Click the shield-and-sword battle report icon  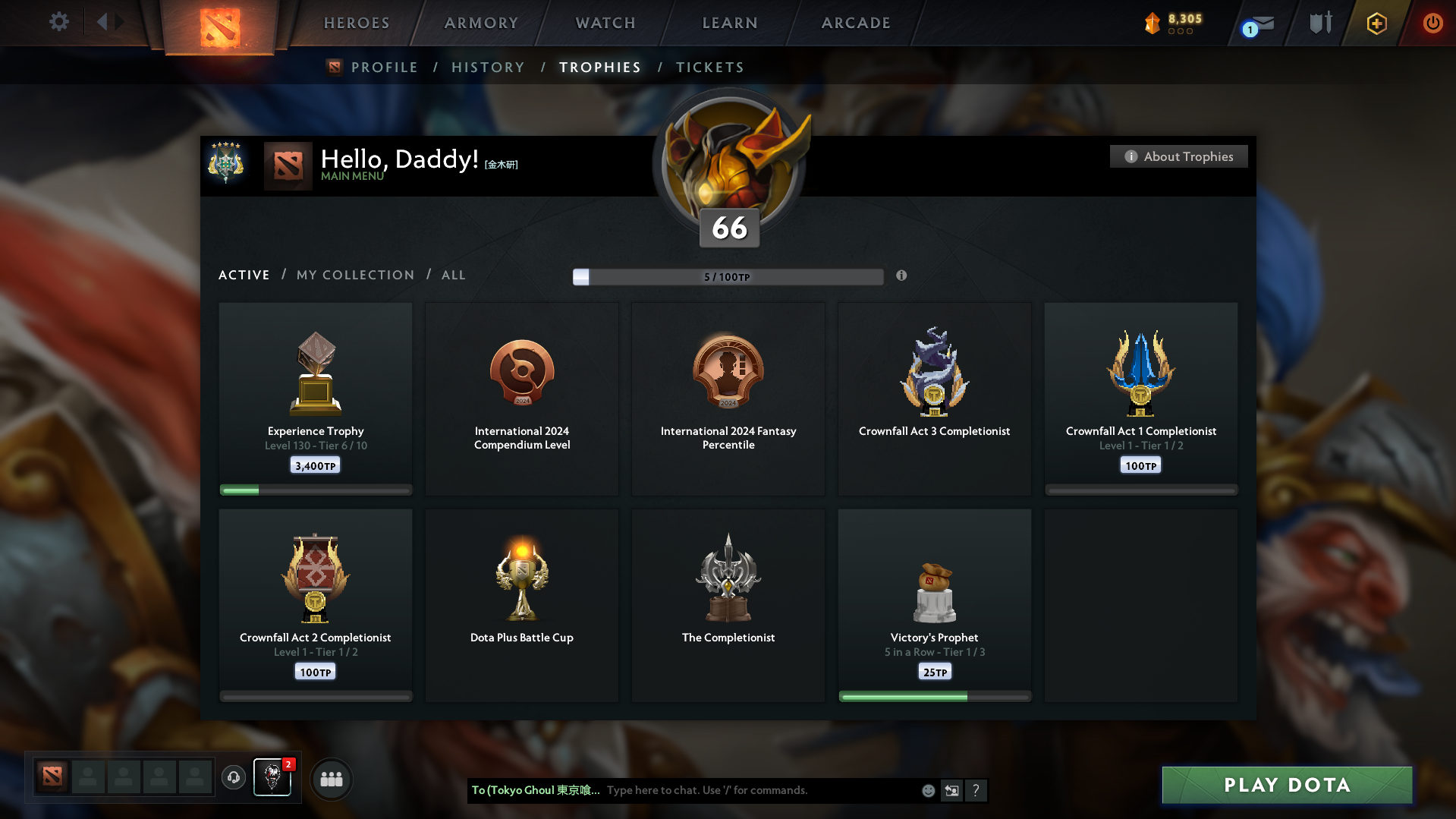1319,22
